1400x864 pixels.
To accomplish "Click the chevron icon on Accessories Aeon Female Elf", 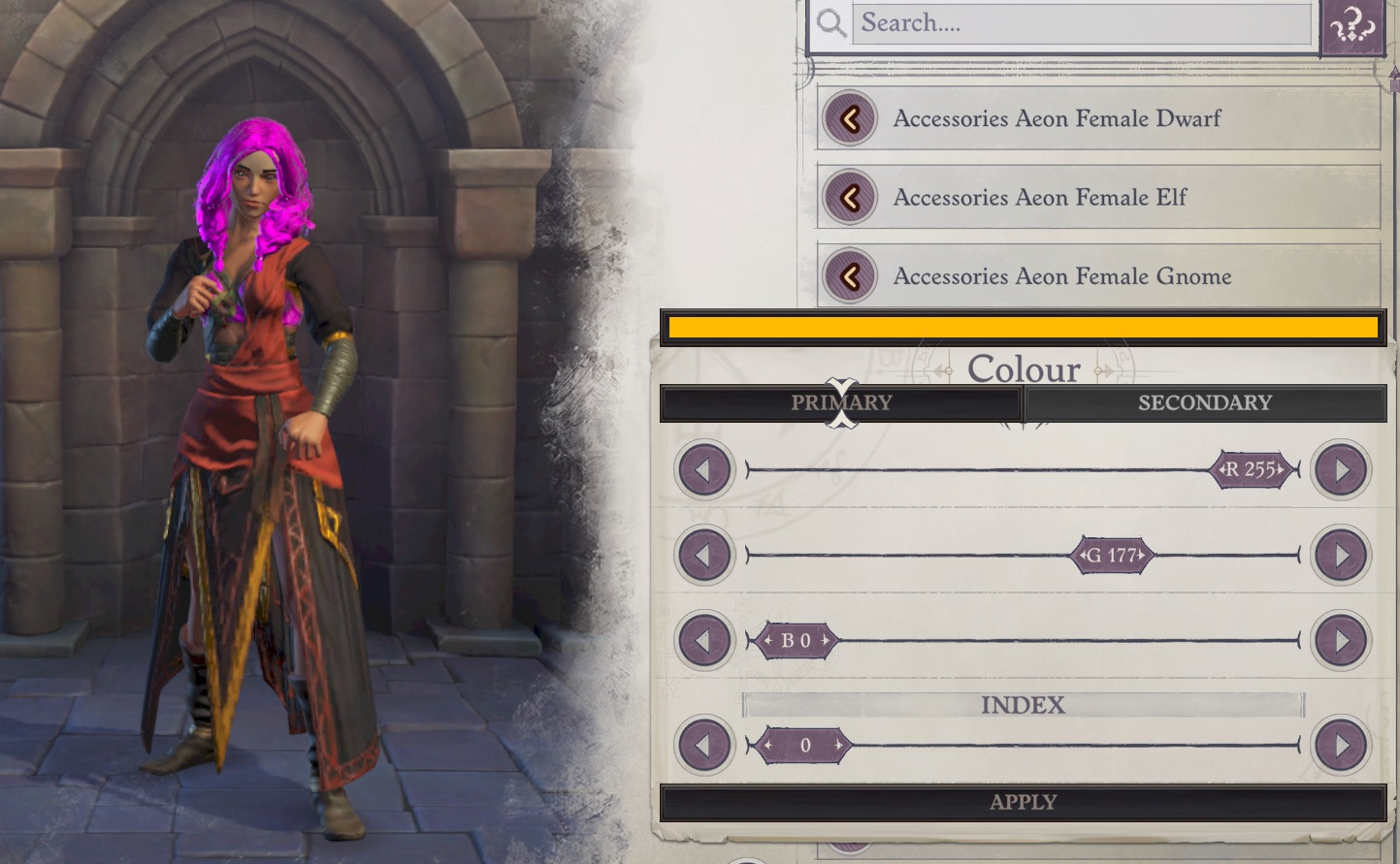I will point(850,197).
